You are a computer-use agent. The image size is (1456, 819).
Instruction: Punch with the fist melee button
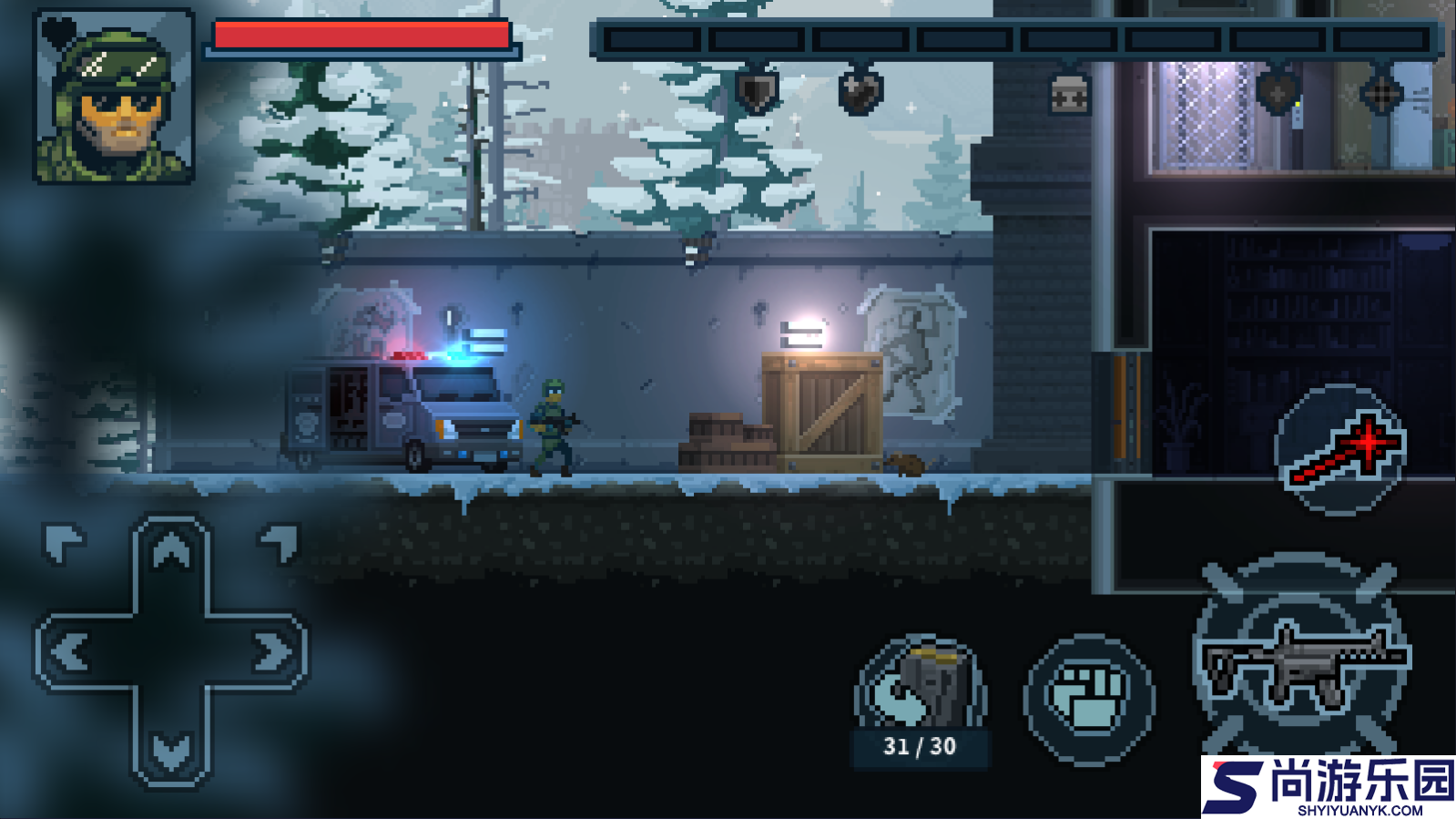pyautogui.click(x=1089, y=699)
